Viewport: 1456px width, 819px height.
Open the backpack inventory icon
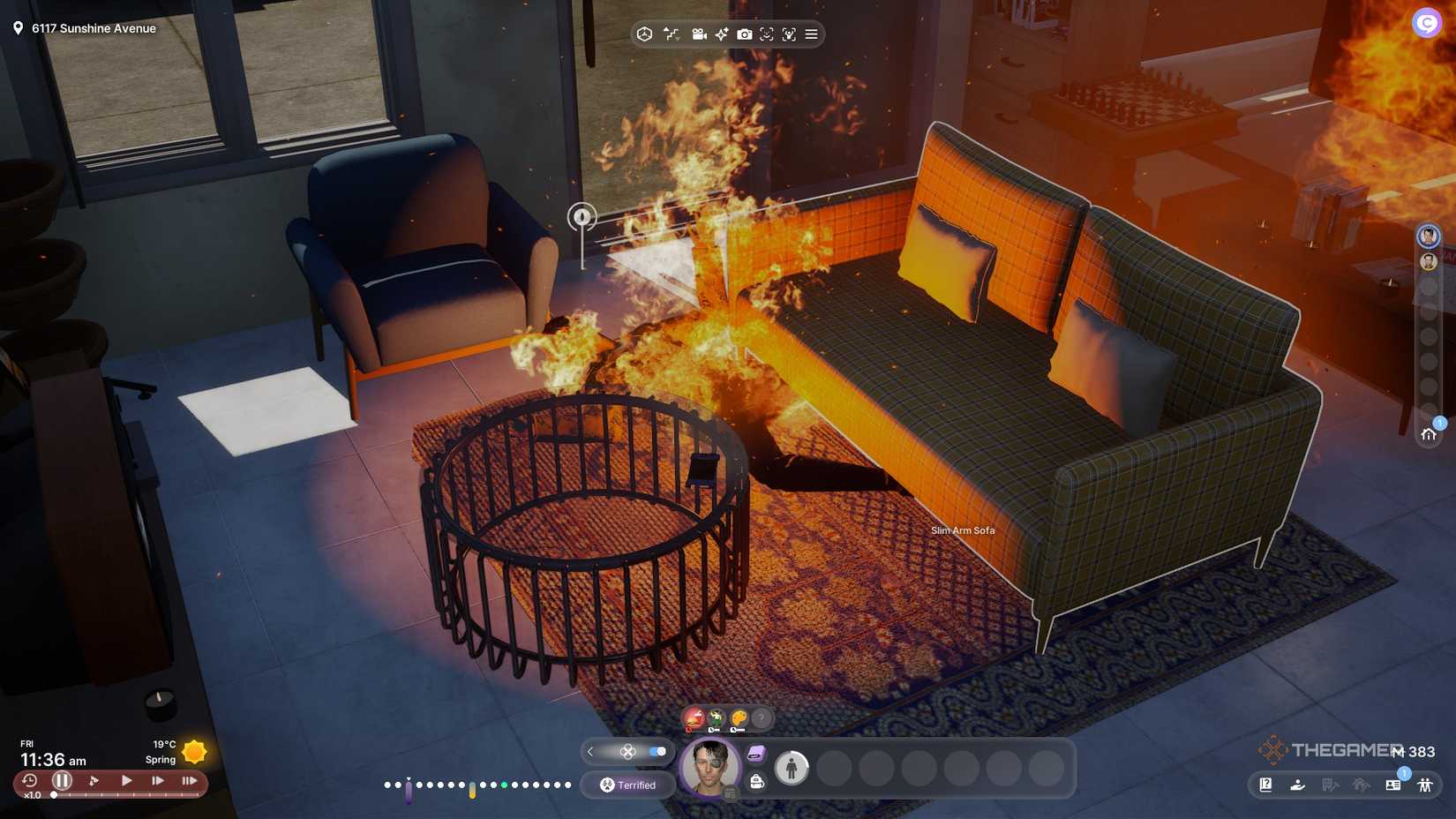[756, 781]
